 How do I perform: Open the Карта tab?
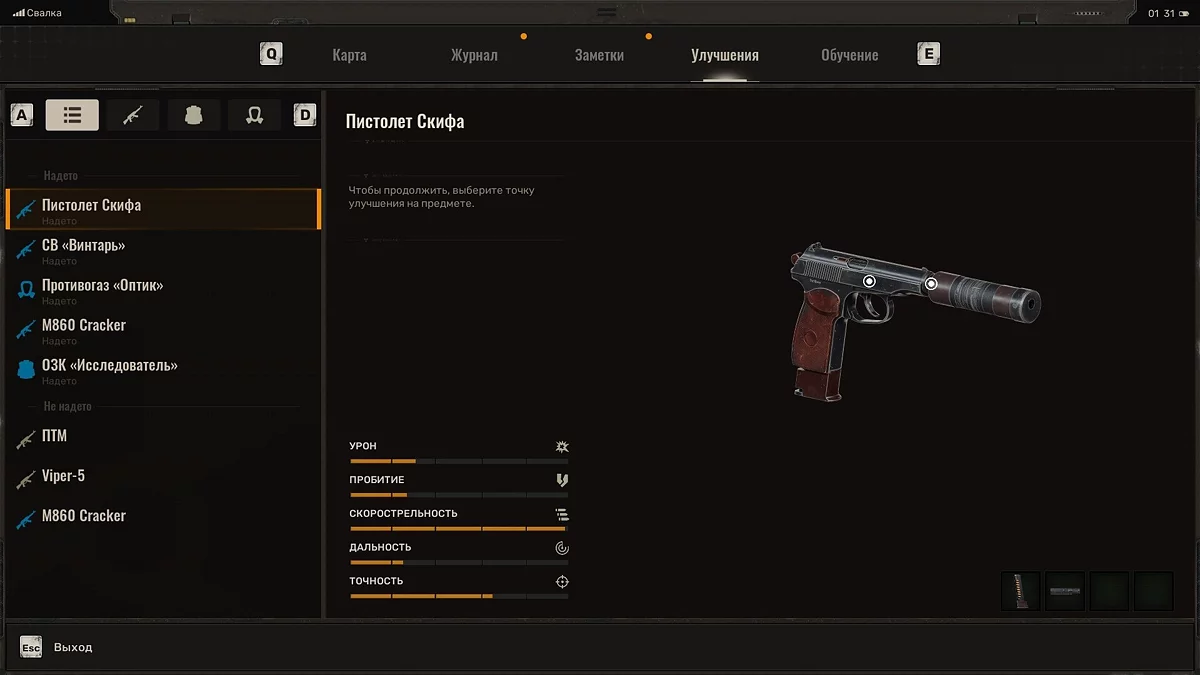(x=349, y=55)
